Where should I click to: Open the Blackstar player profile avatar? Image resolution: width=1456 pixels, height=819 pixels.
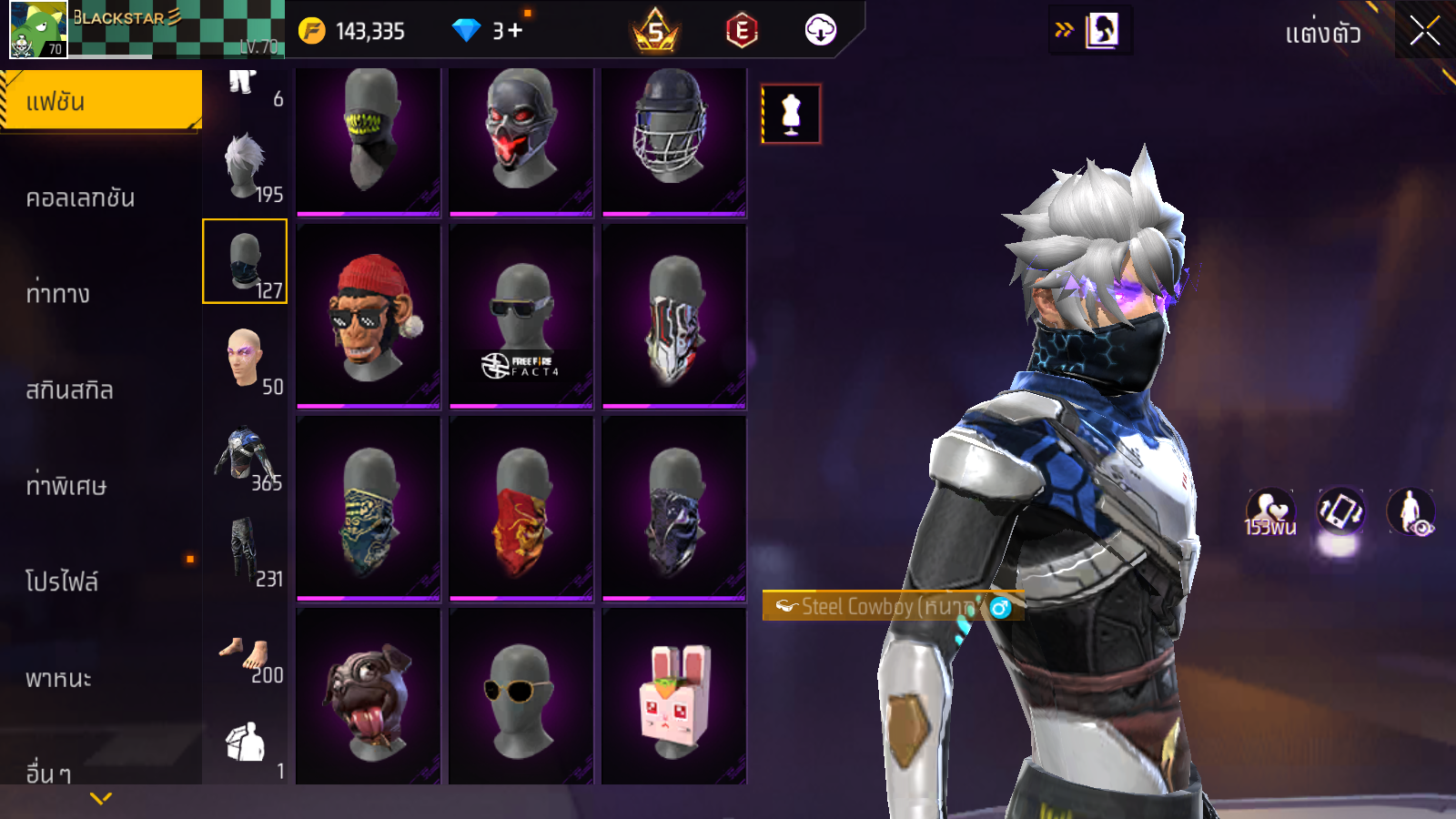[37, 30]
